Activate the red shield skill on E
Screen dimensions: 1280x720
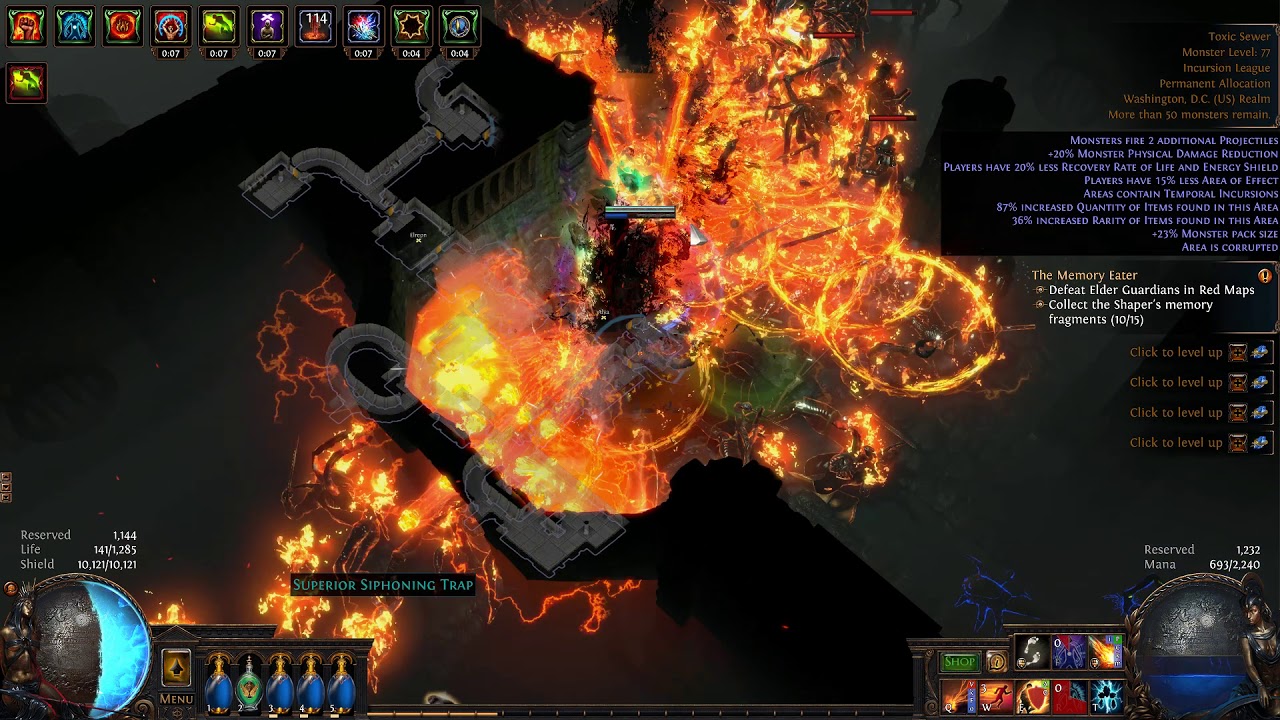[x=1032, y=696]
